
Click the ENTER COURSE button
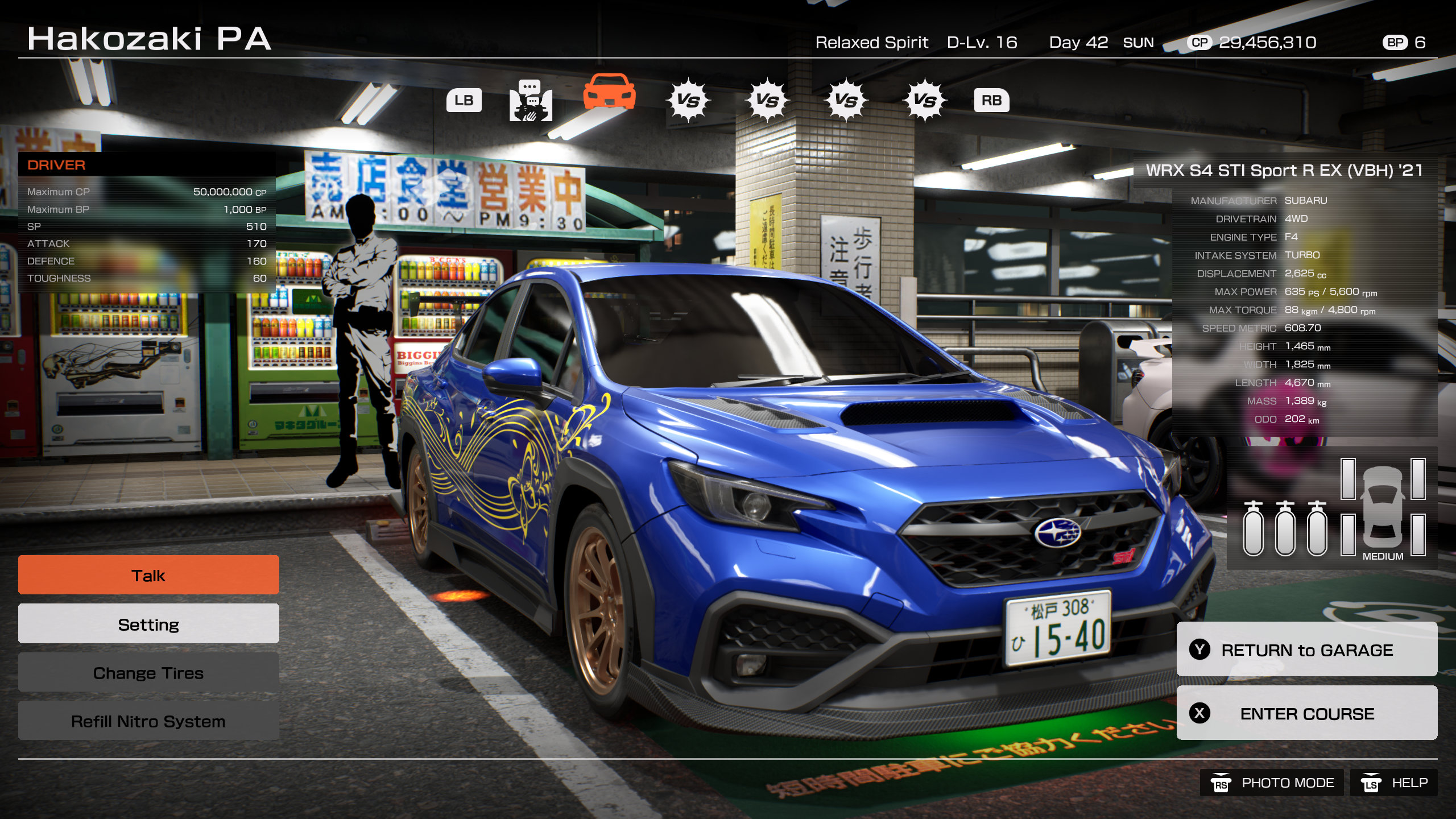pos(1306,713)
